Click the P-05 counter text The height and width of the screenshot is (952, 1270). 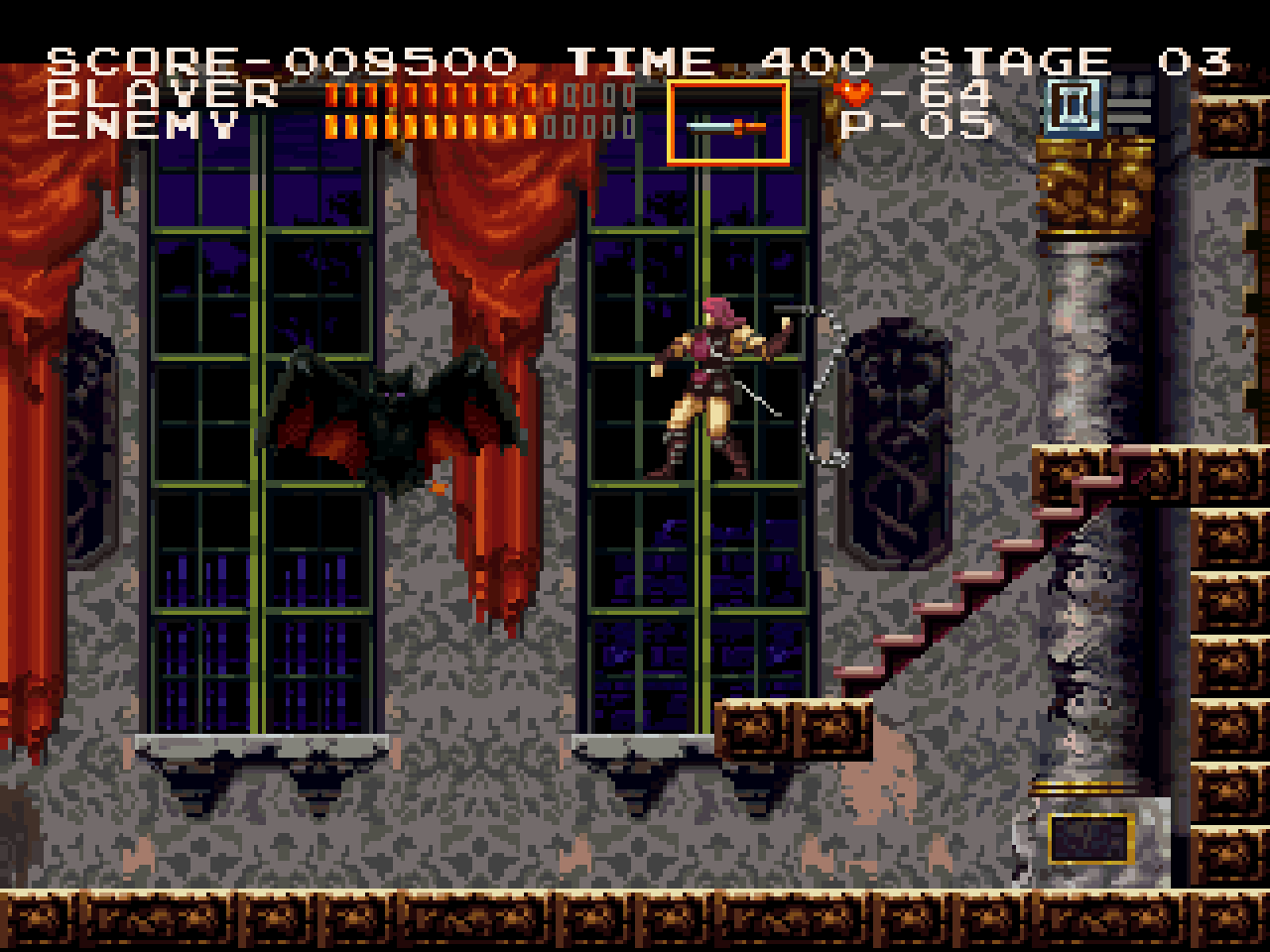pyautogui.click(x=915, y=124)
